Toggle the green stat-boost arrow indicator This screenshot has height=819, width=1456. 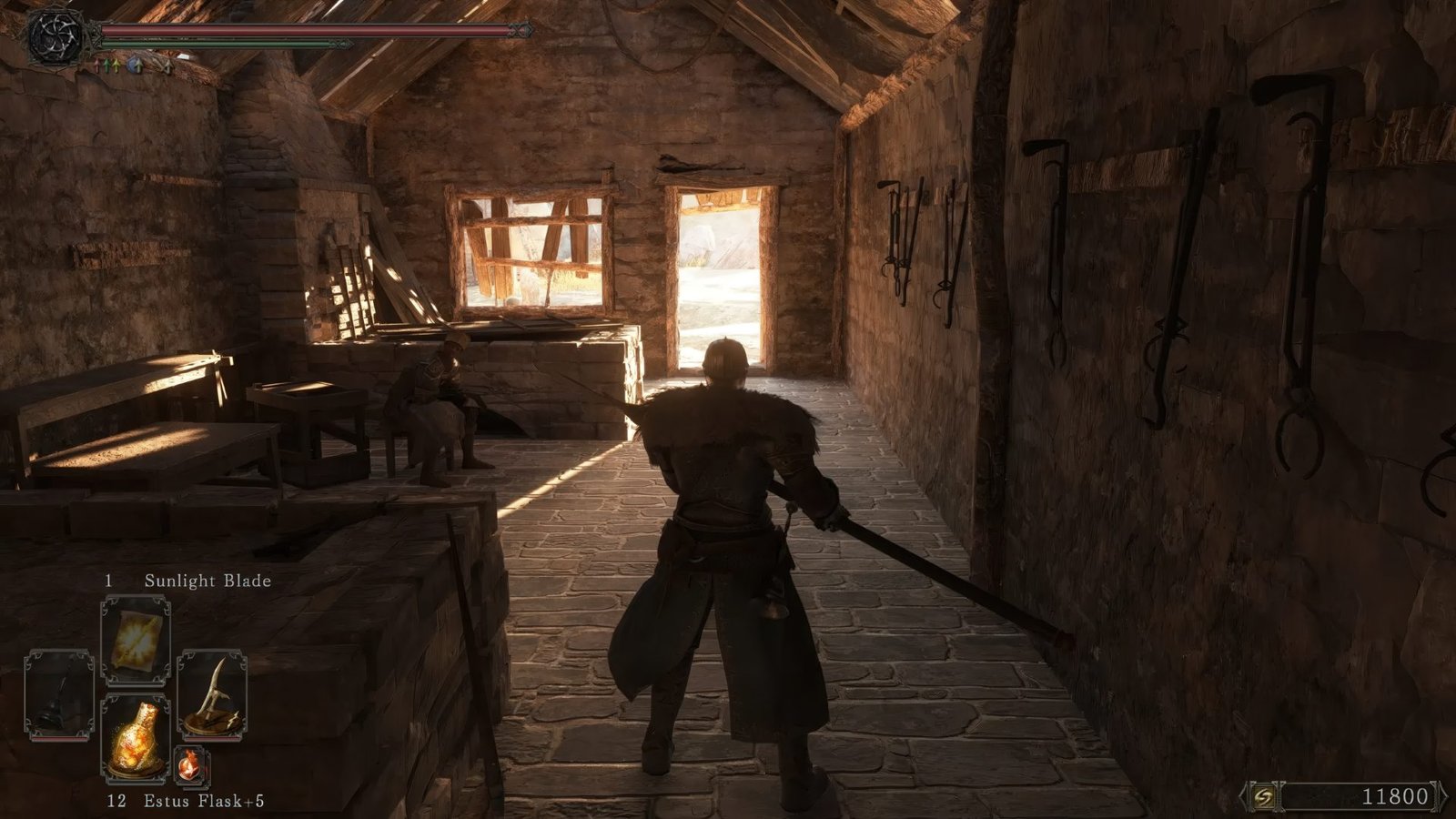[x=106, y=65]
